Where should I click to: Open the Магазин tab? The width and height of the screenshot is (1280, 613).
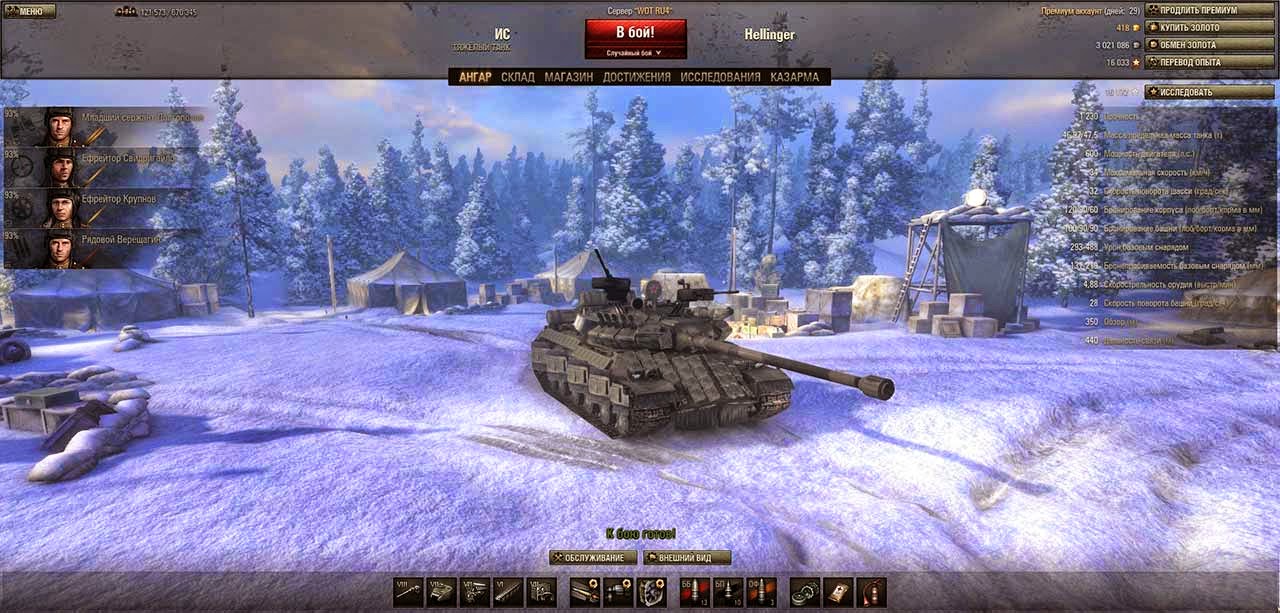point(569,77)
